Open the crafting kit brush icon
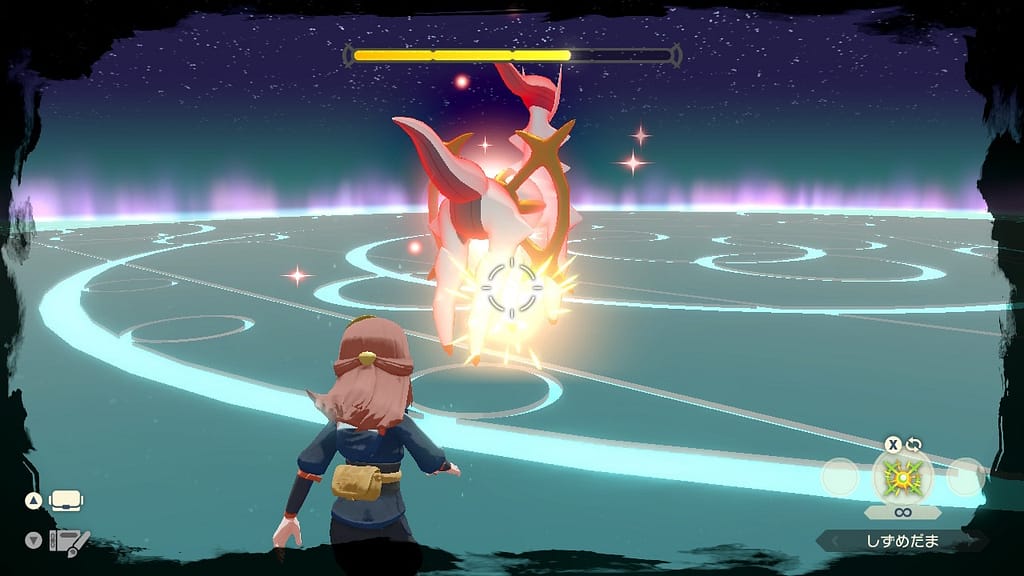Screen dimensions: 1024x576 click(x=70, y=541)
